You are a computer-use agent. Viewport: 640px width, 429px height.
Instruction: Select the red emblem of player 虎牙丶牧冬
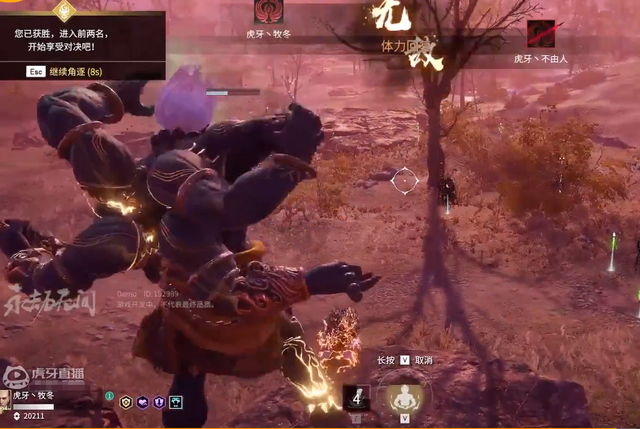coord(268,13)
